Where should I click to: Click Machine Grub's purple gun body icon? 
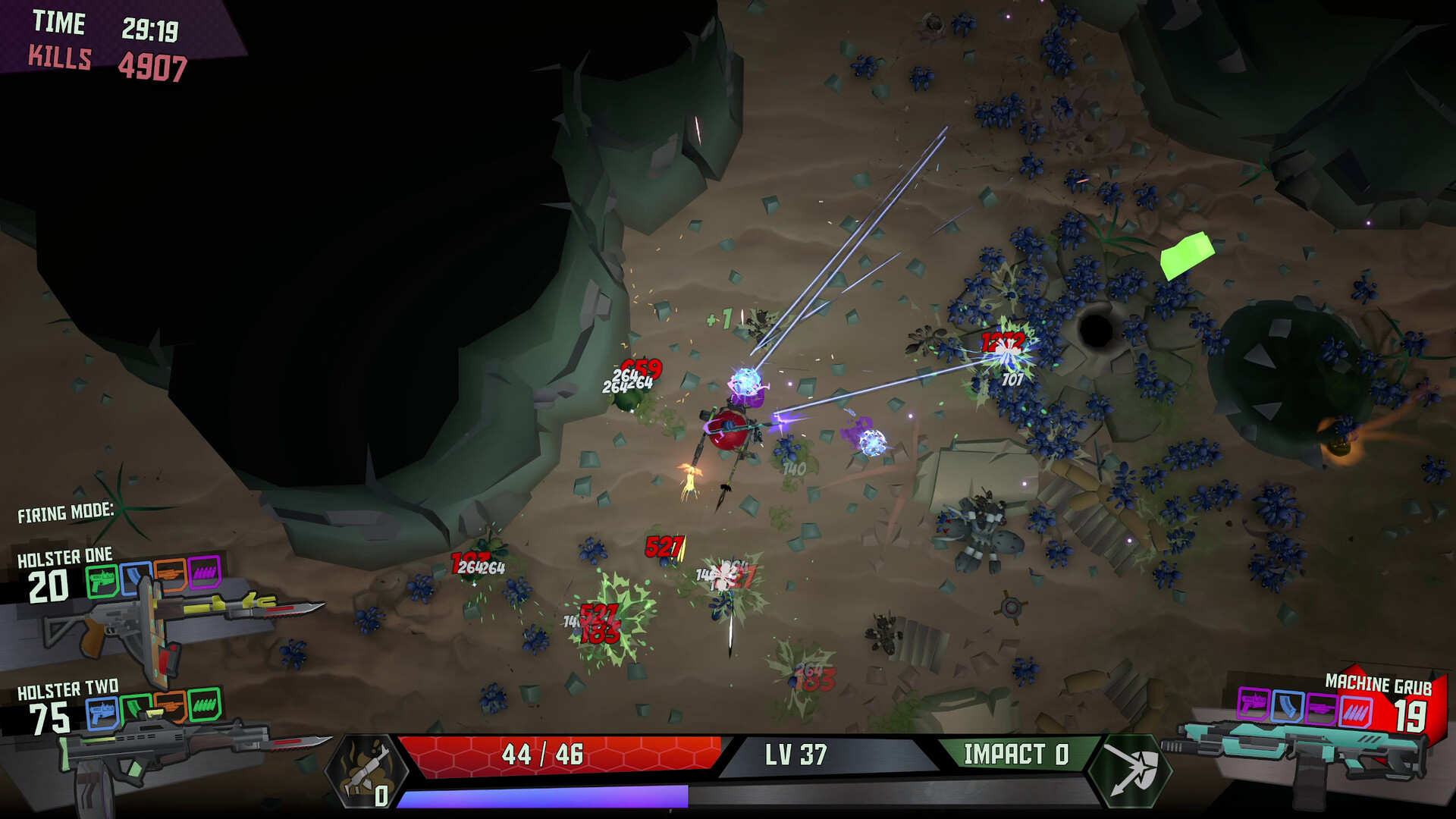tap(1252, 703)
